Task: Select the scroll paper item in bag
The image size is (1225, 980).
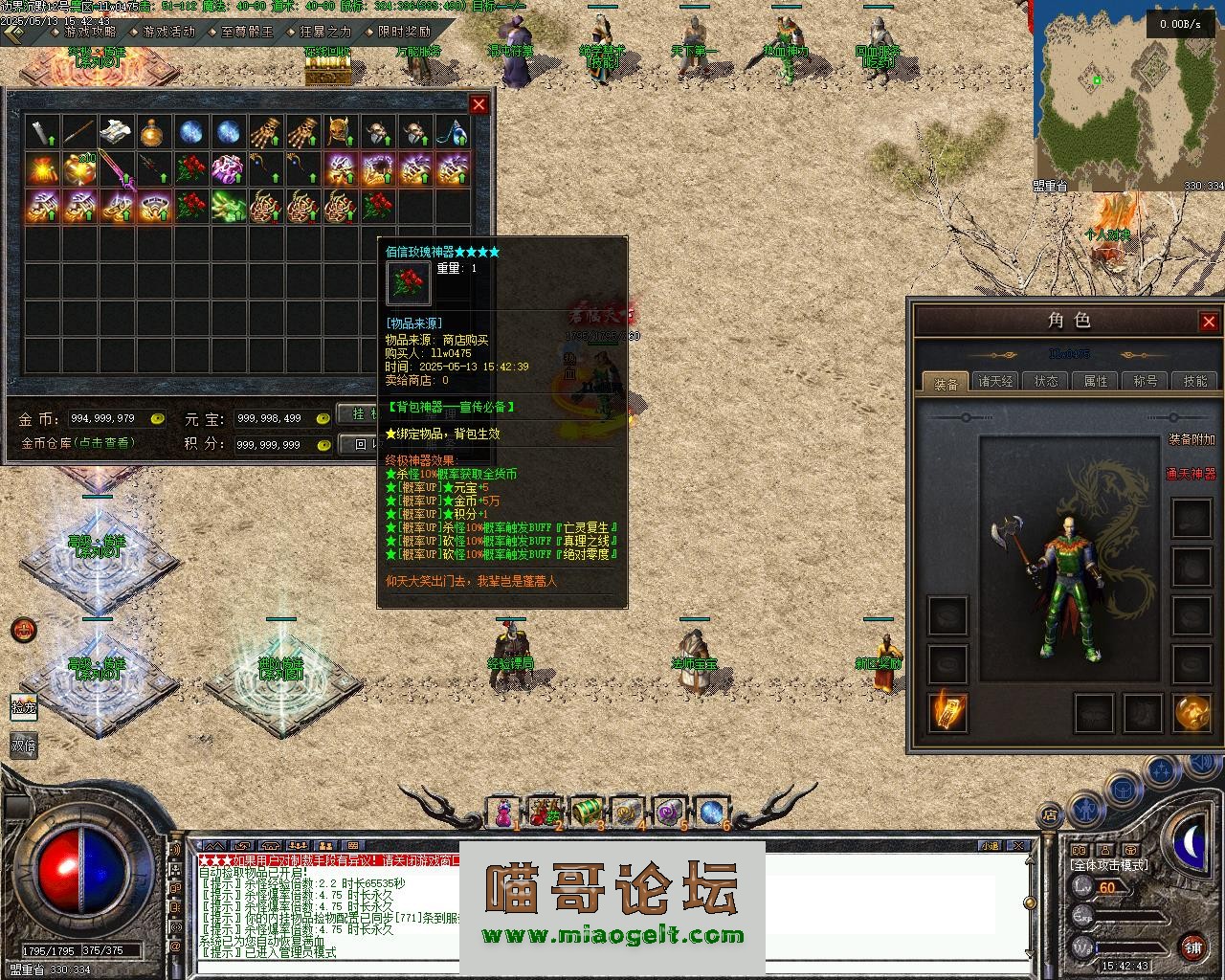Action: 117,133
